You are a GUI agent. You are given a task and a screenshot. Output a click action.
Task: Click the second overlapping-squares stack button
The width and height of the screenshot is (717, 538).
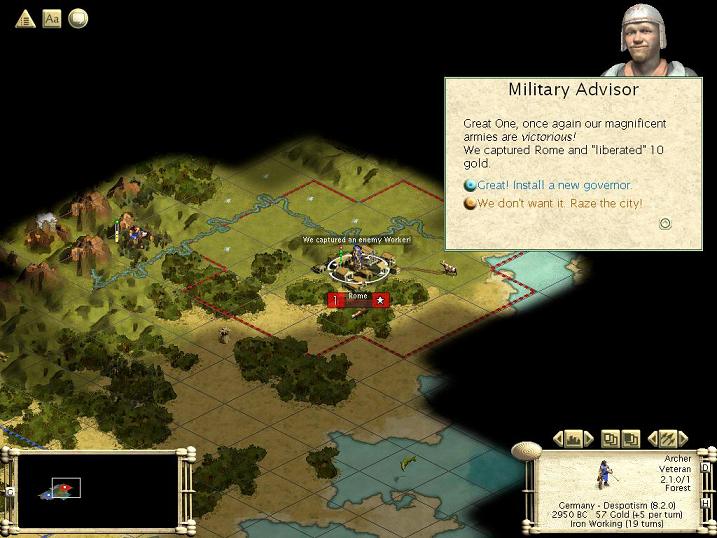(631, 438)
